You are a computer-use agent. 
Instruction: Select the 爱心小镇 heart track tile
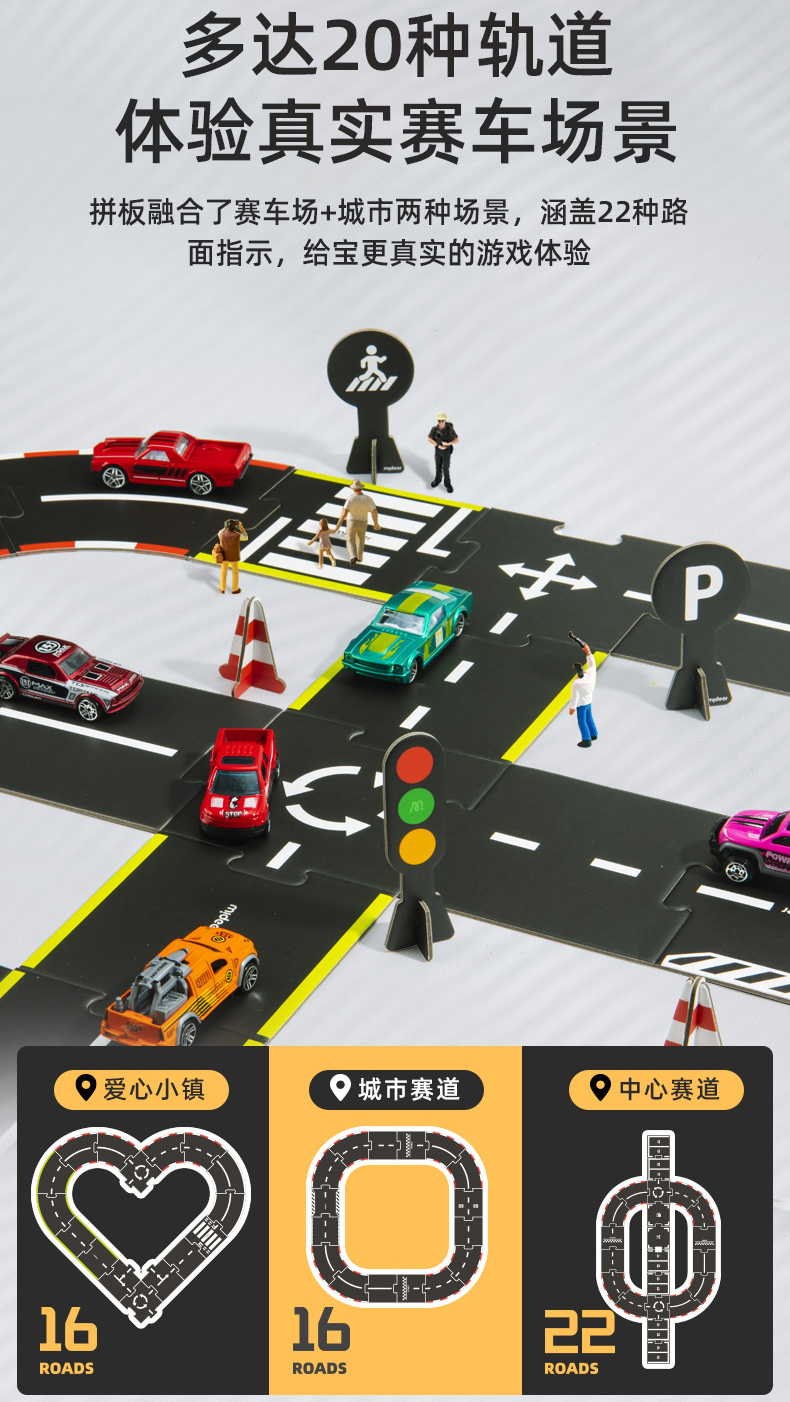tap(143, 1220)
